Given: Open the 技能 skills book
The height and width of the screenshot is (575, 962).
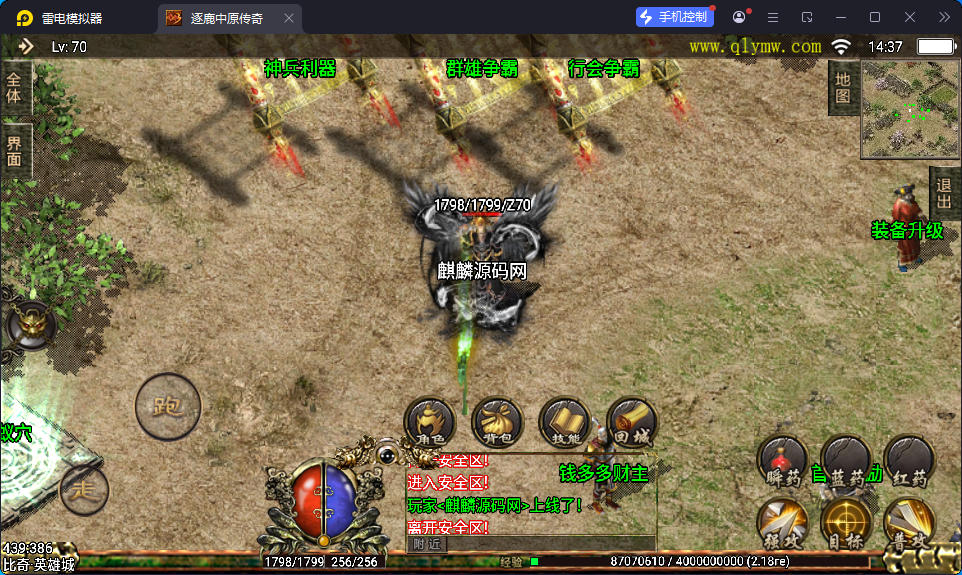Looking at the screenshot, I should click(x=564, y=421).
